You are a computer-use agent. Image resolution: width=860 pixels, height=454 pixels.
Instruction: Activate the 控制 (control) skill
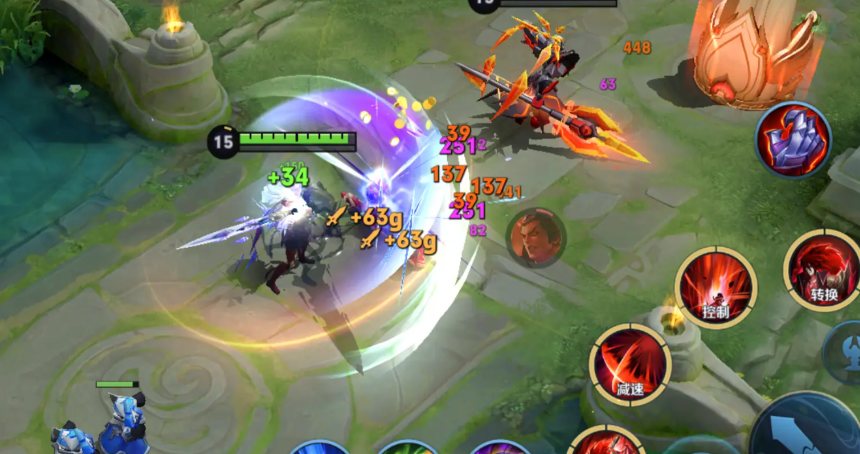[x=715, y=287]
